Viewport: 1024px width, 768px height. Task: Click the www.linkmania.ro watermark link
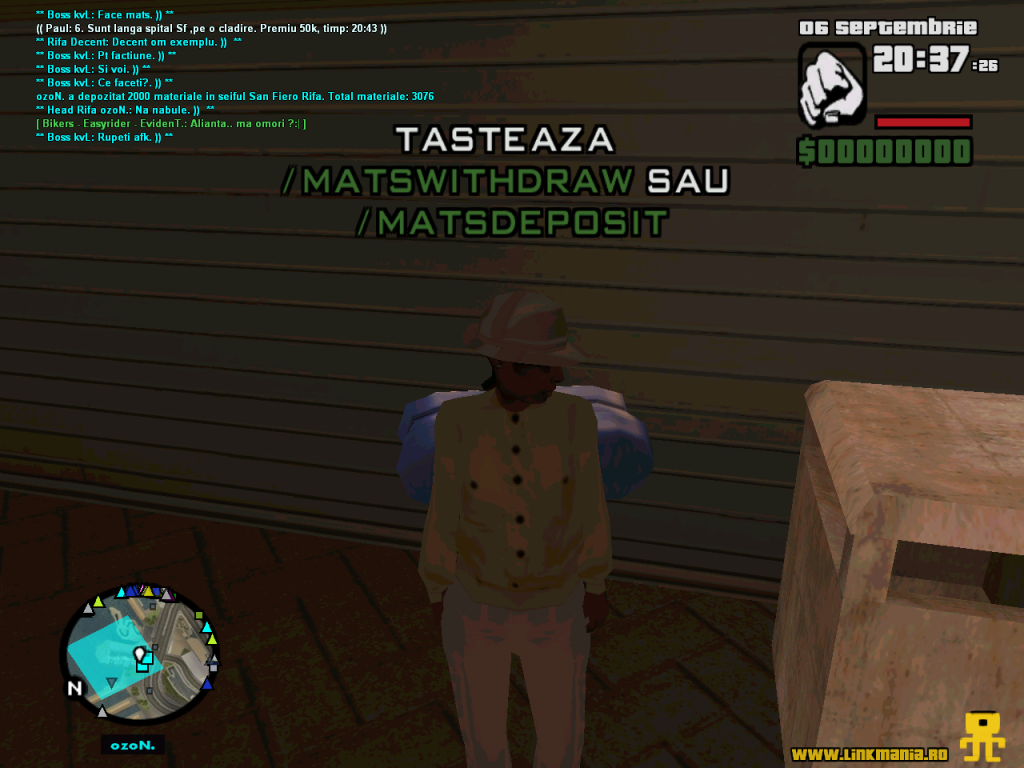(869, 753)
